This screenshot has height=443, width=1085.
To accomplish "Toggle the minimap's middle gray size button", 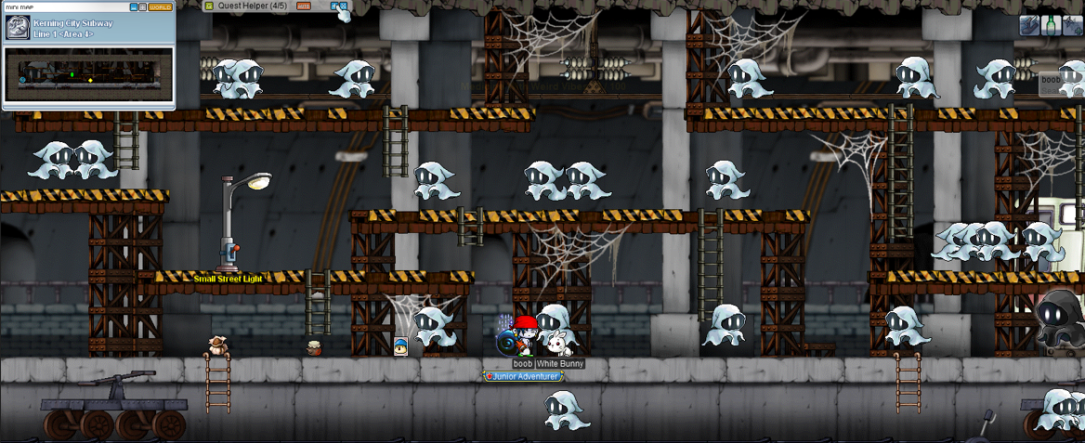I will click(143, 6).
